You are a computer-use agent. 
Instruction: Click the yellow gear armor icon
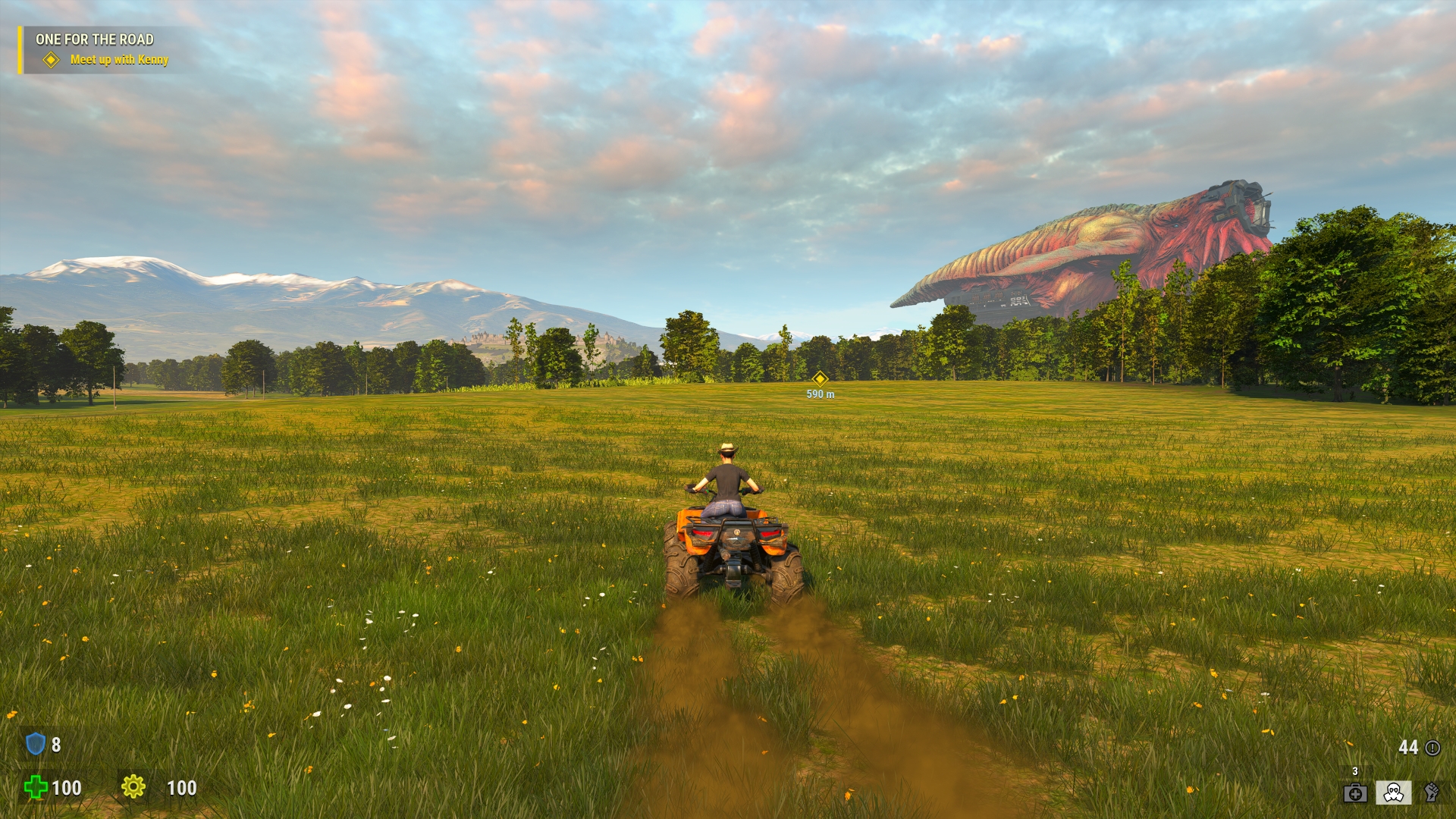pos(134,787)
